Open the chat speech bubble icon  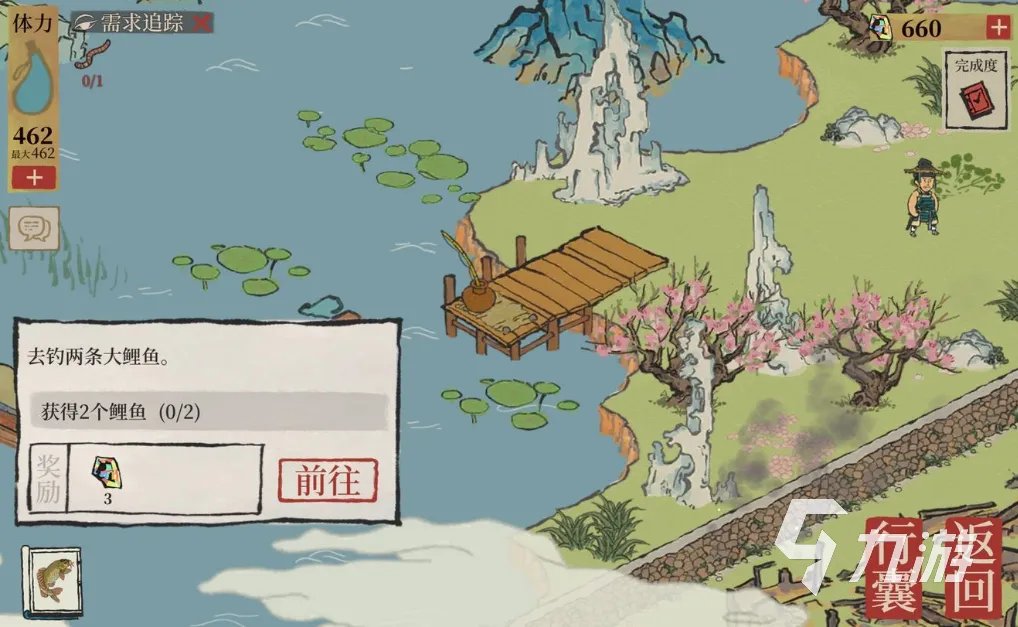34,230
